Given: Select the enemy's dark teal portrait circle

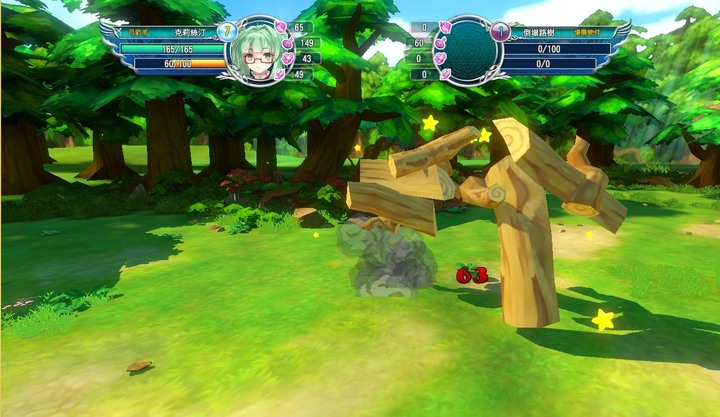Looking at the screenshot, I should pyautogui.click(x=466, y=53).
